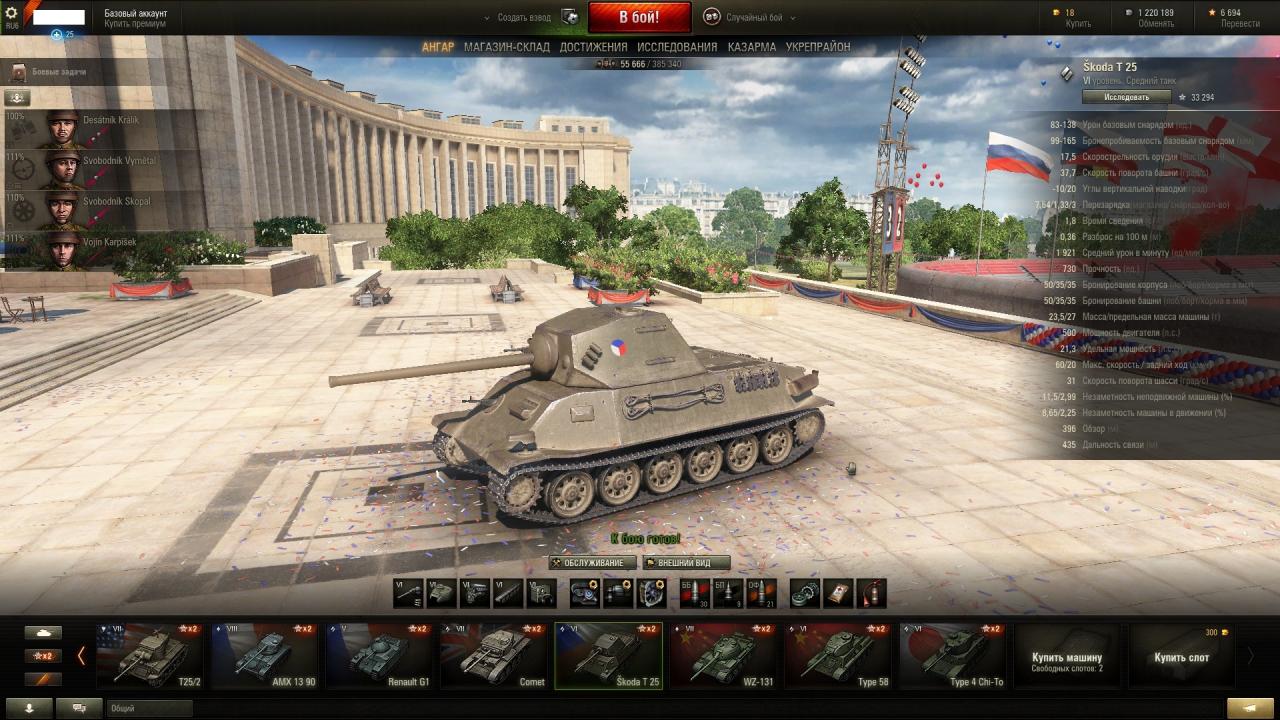Open the Укрепрайон tab
This screenshot has width=1280, height=720.
(x=818, y=47)
